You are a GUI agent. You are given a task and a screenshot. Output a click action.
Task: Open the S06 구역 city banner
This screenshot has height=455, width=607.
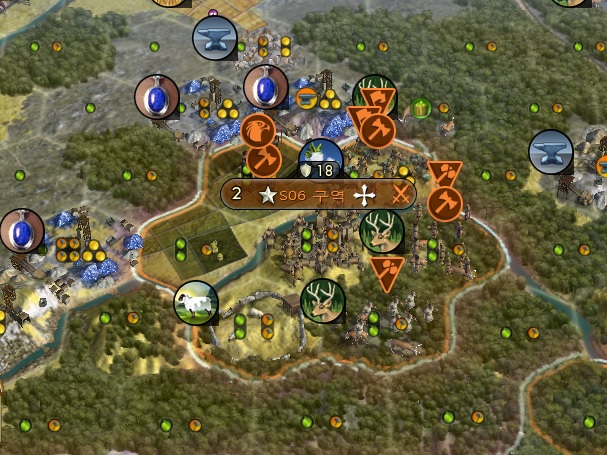tap(317, 194)
